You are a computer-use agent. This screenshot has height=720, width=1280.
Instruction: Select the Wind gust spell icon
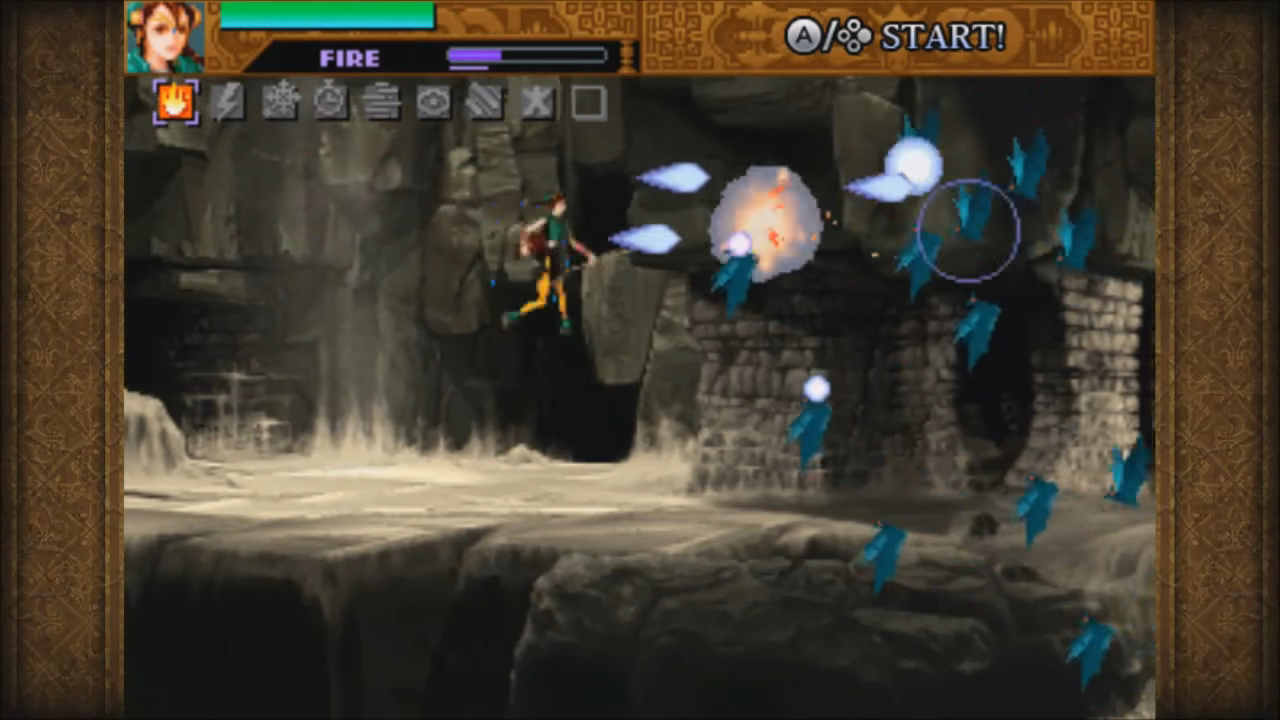click(382, 103)
